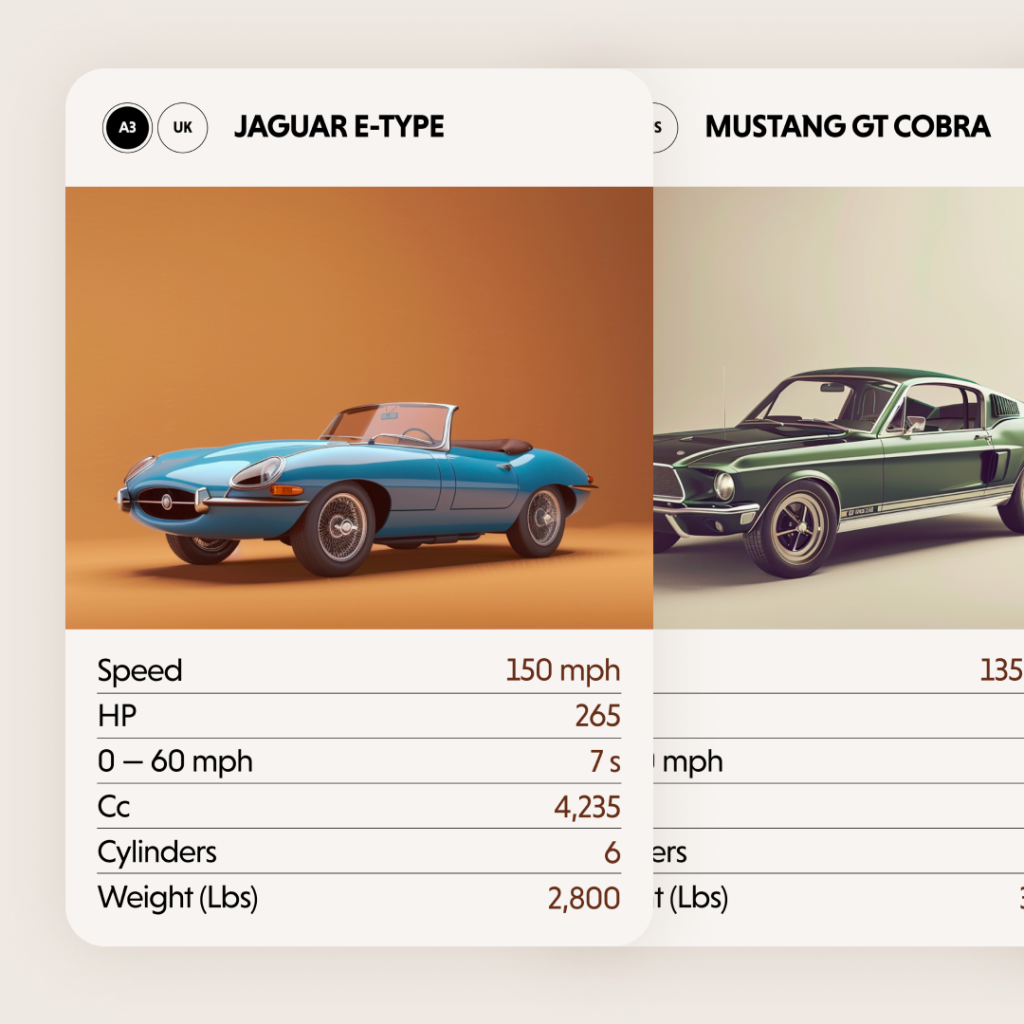The height and width of the screenshot is (1024, 1024).
Task: Select the HP 265 stat row
Action: point(358,716)
